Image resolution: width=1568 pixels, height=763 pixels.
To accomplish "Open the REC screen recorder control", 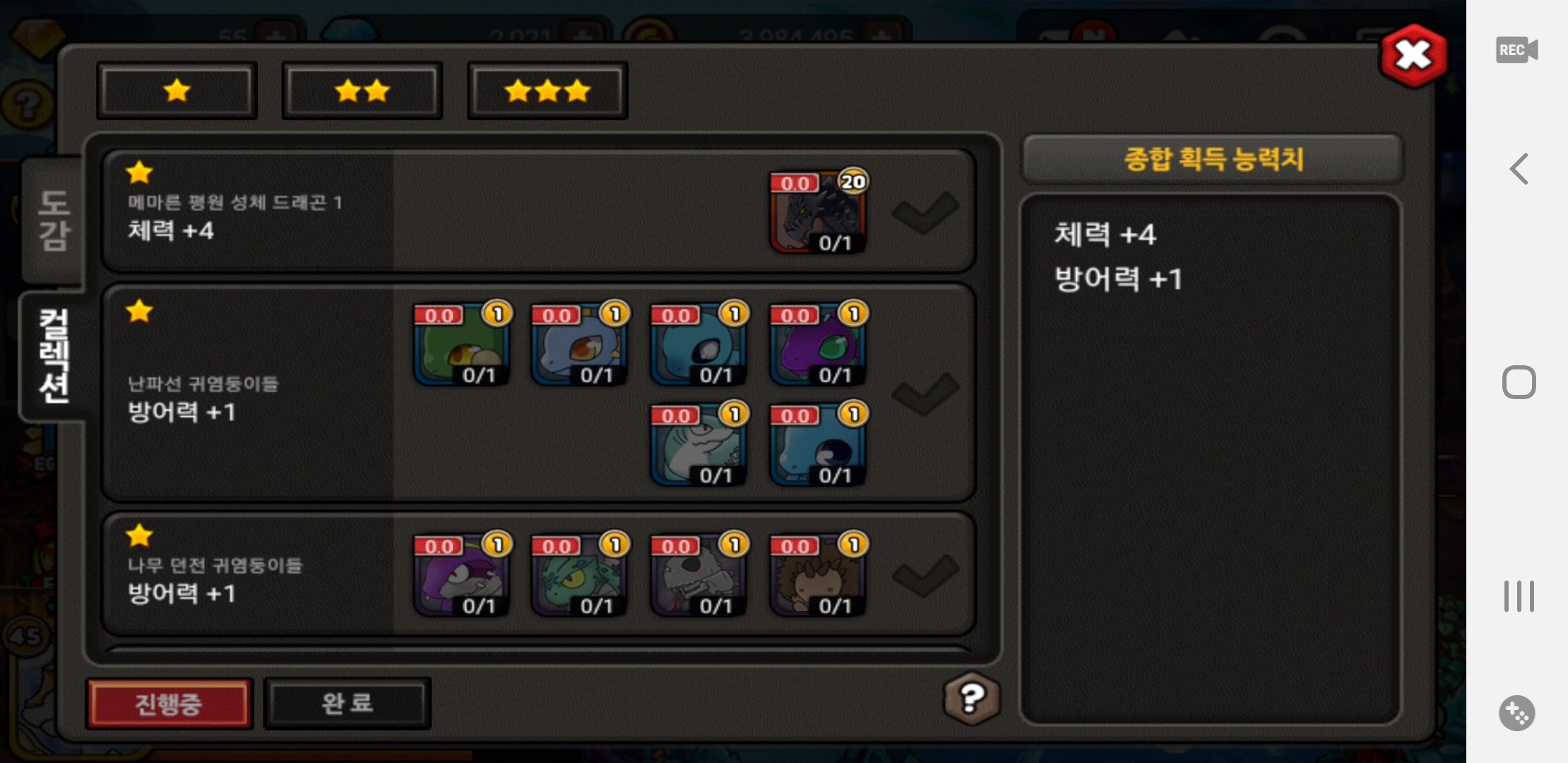I will pos(1516,50).
